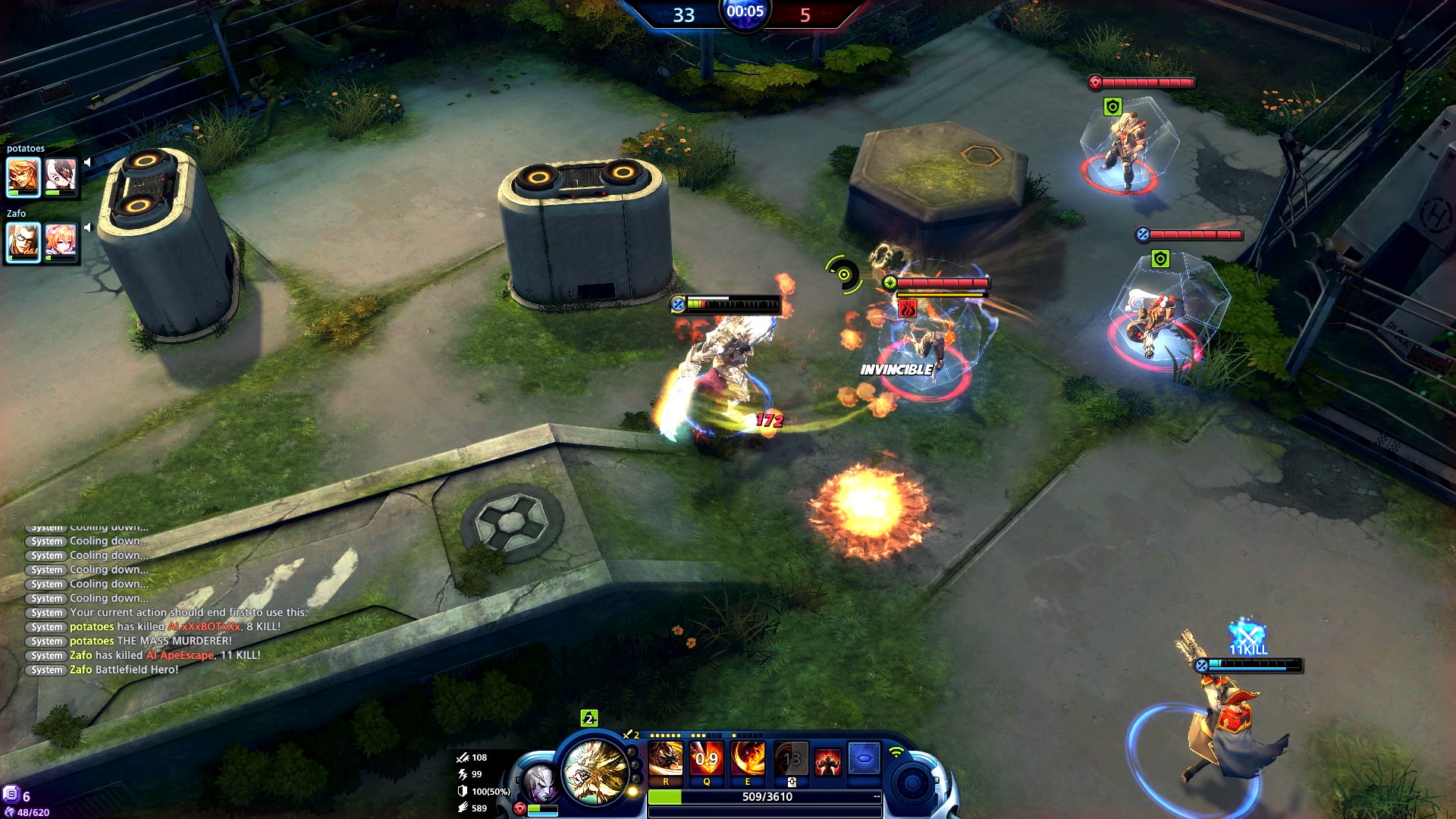Click the red flaming brute skill icon

click(x=827, y=761)
